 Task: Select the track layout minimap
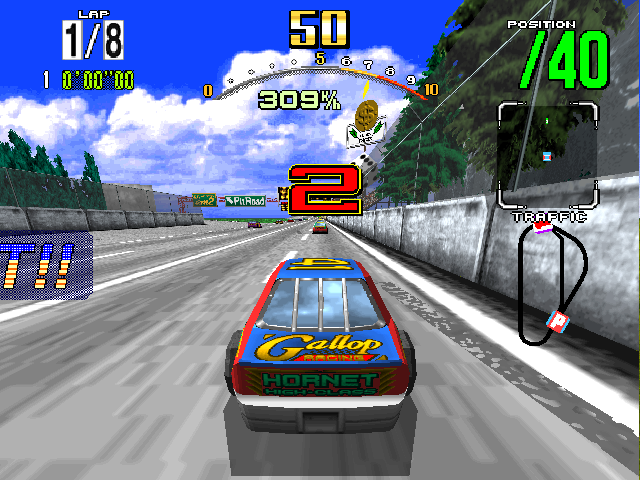coord(553,286)
